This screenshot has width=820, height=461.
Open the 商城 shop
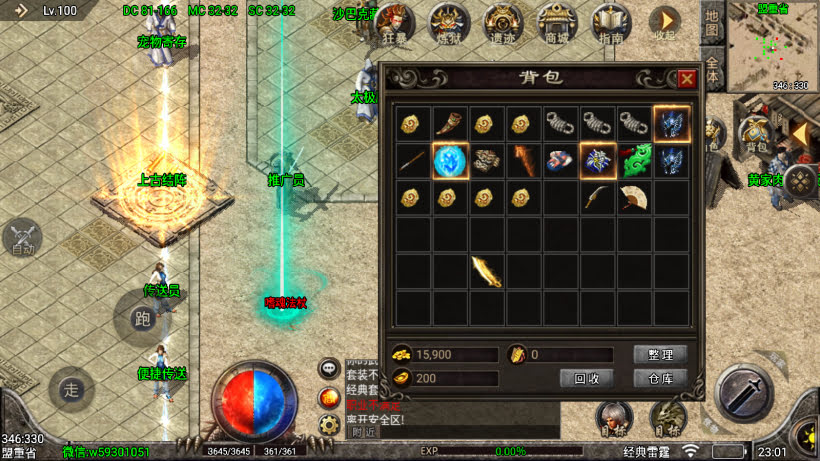(x=555, y=22)
